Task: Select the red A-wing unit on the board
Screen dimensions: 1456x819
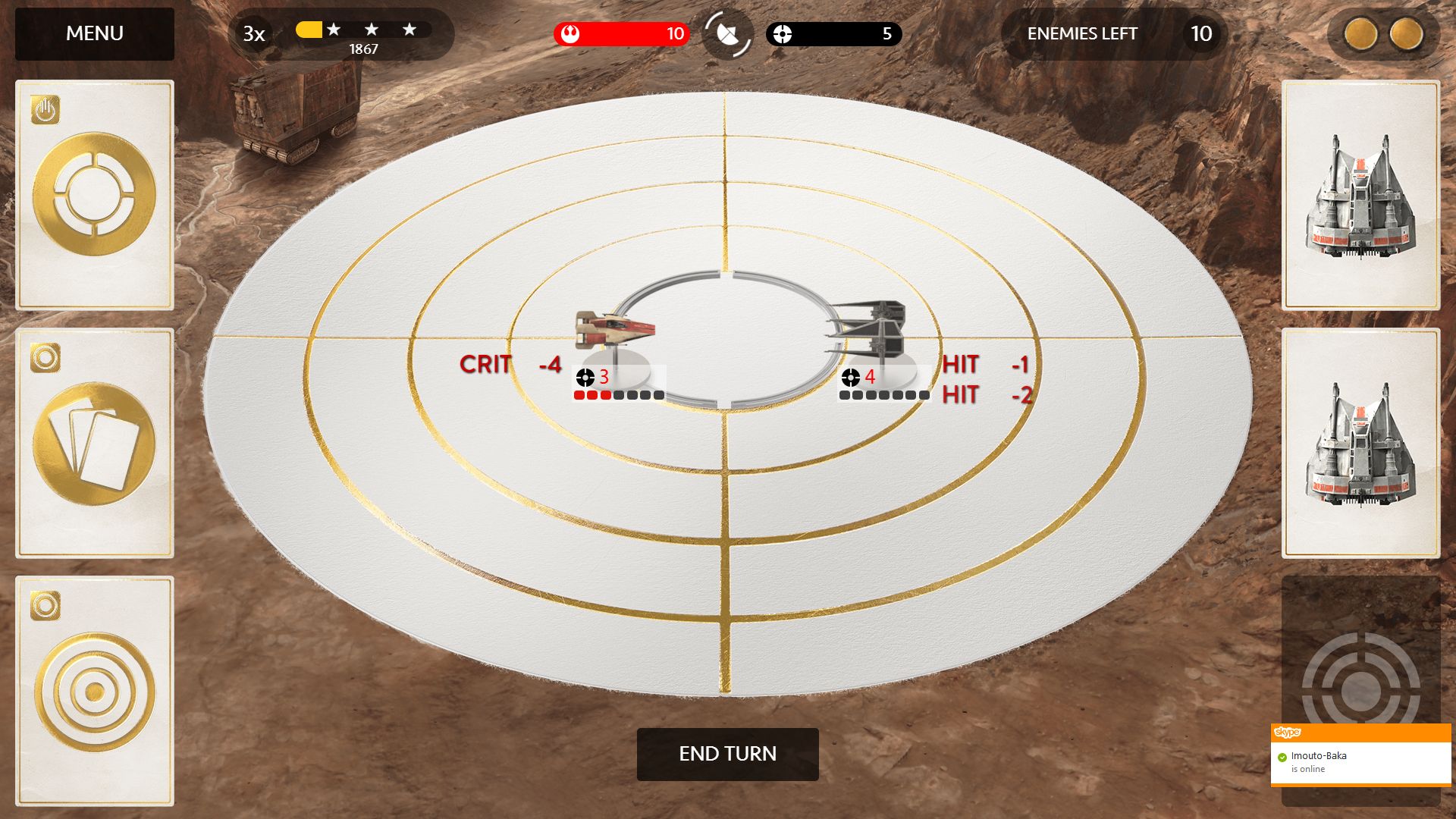Action: (614, 328)
